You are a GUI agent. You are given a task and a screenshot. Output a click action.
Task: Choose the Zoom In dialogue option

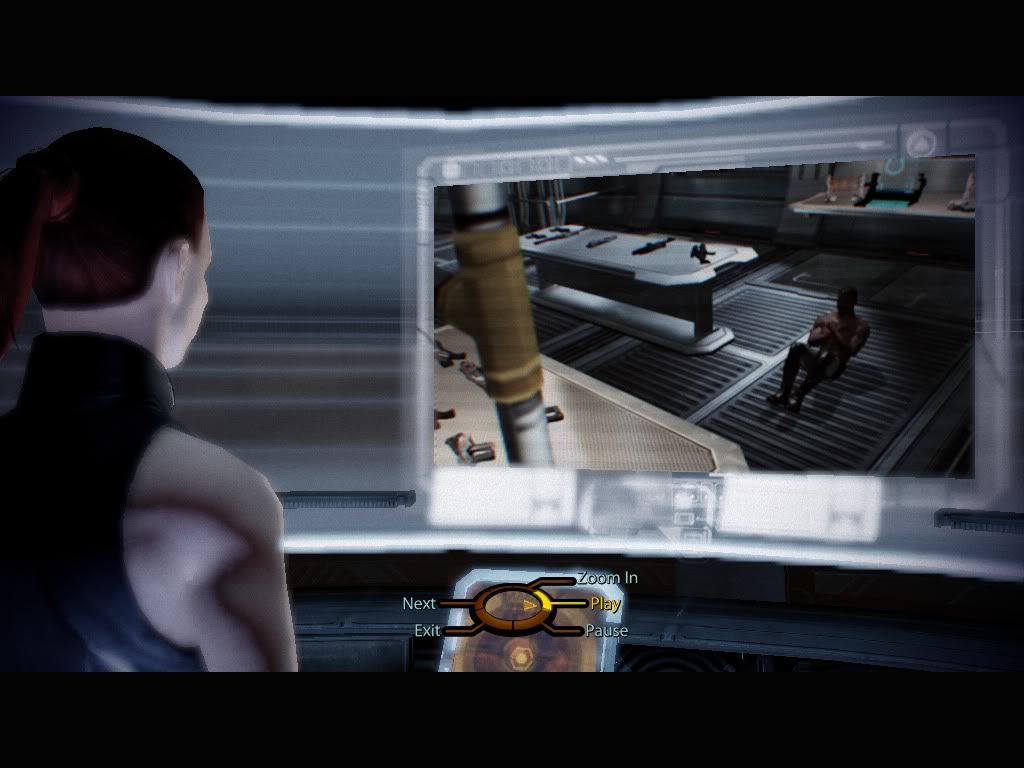[x=607, y=578]
